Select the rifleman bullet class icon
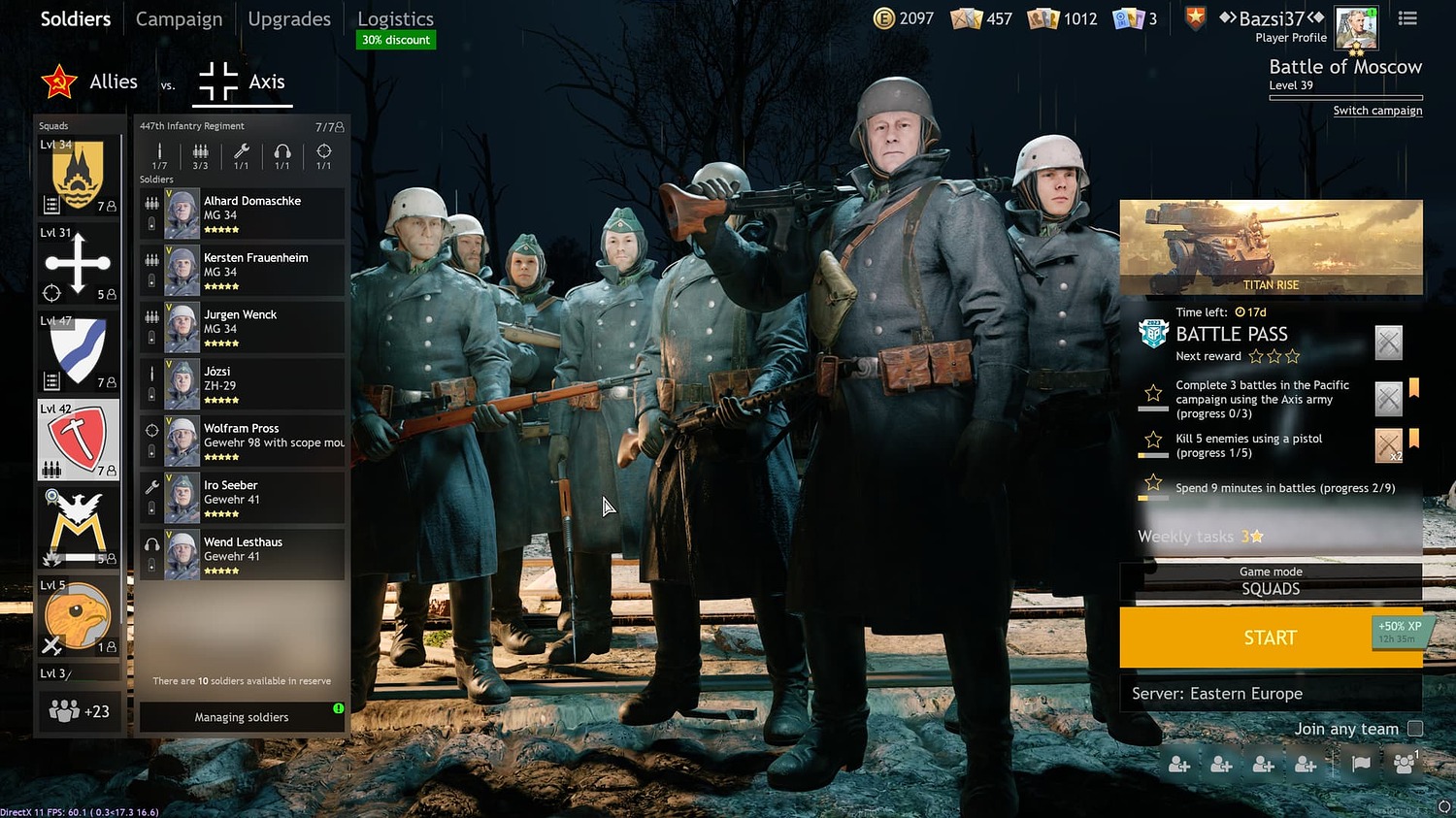This screenshot has width=1456, height=818. (x=159, y=153)
